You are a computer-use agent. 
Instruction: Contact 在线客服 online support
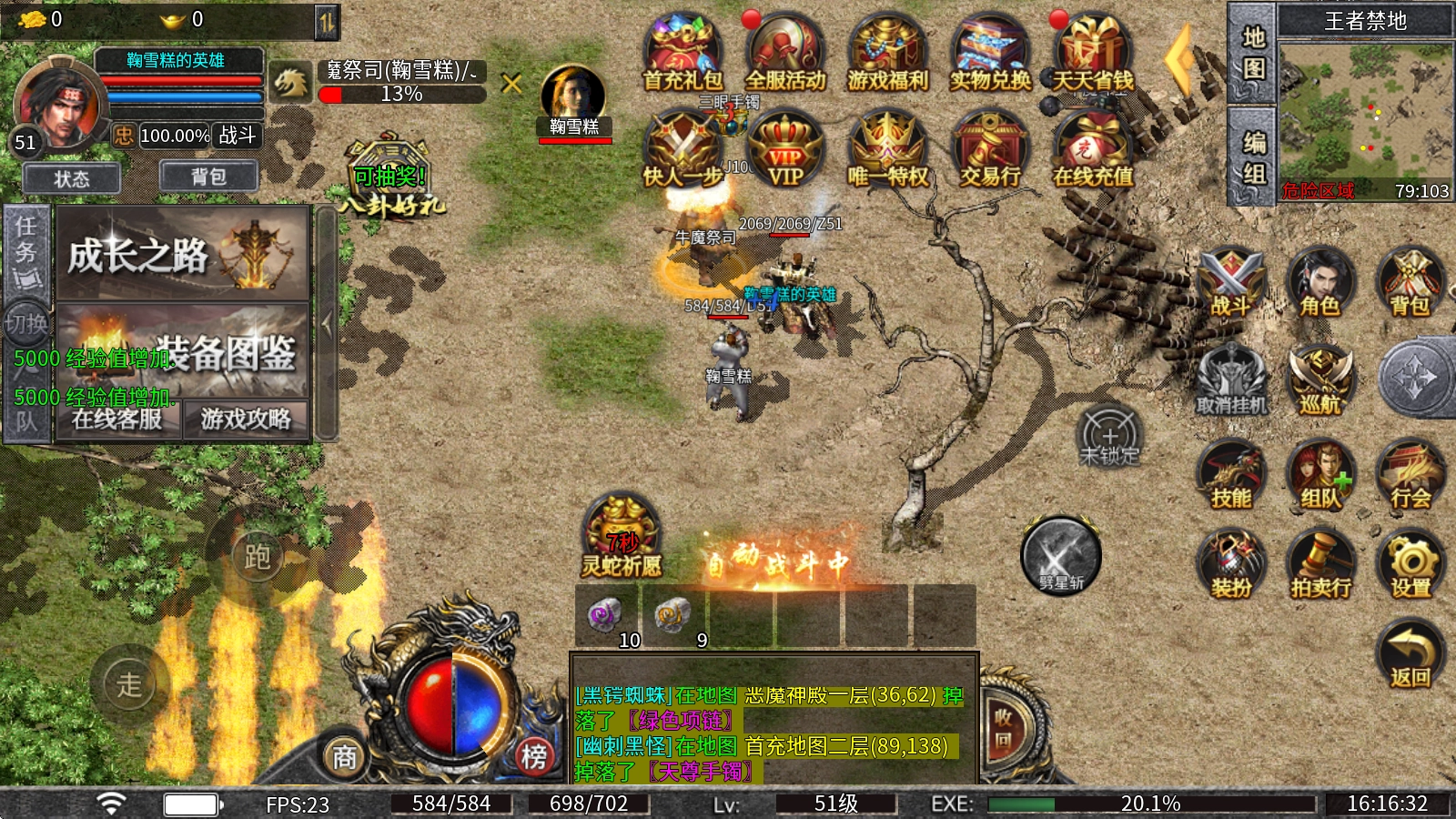[117, 420]
